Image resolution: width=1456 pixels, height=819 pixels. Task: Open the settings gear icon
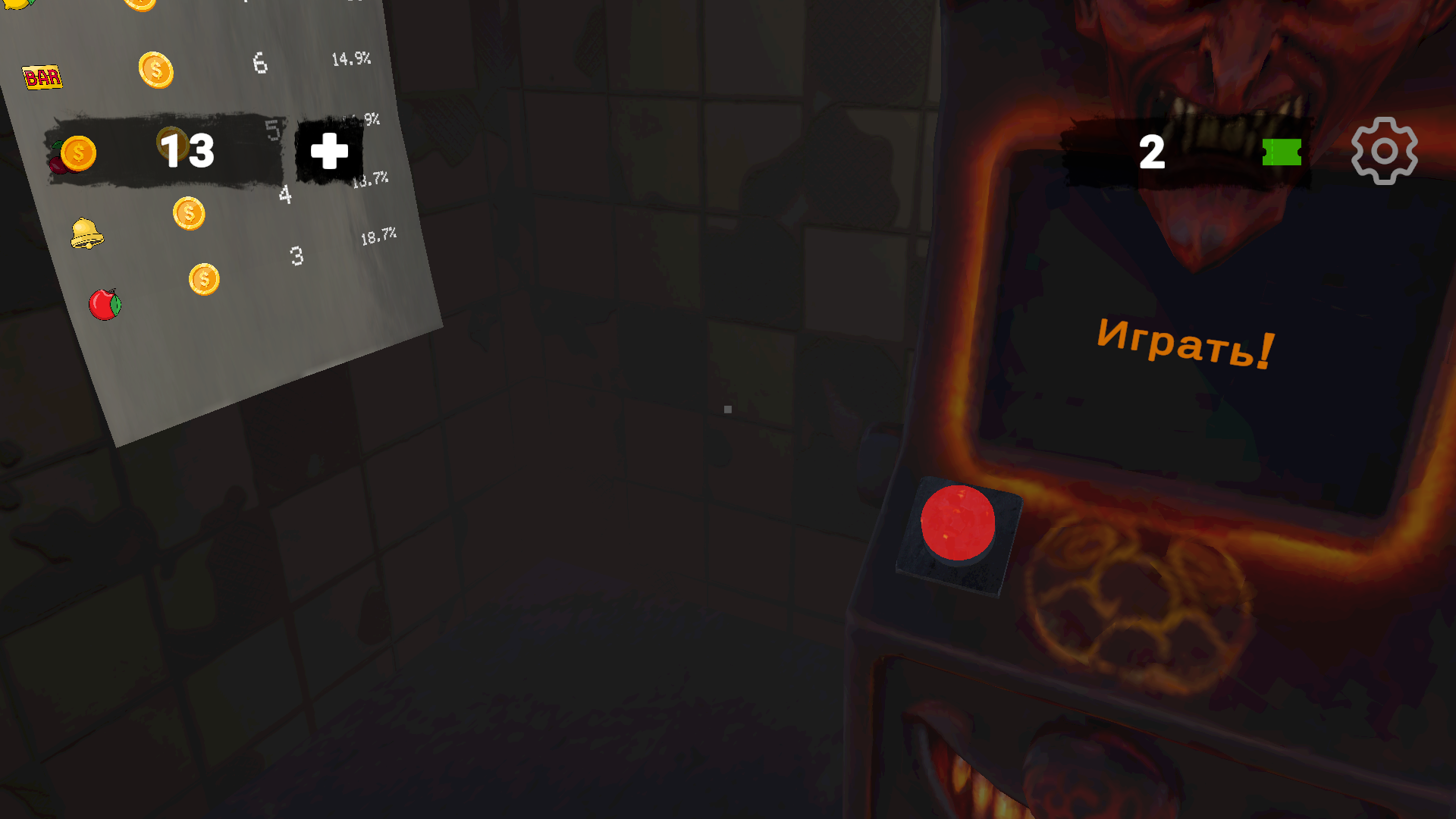click(1385, 150)
